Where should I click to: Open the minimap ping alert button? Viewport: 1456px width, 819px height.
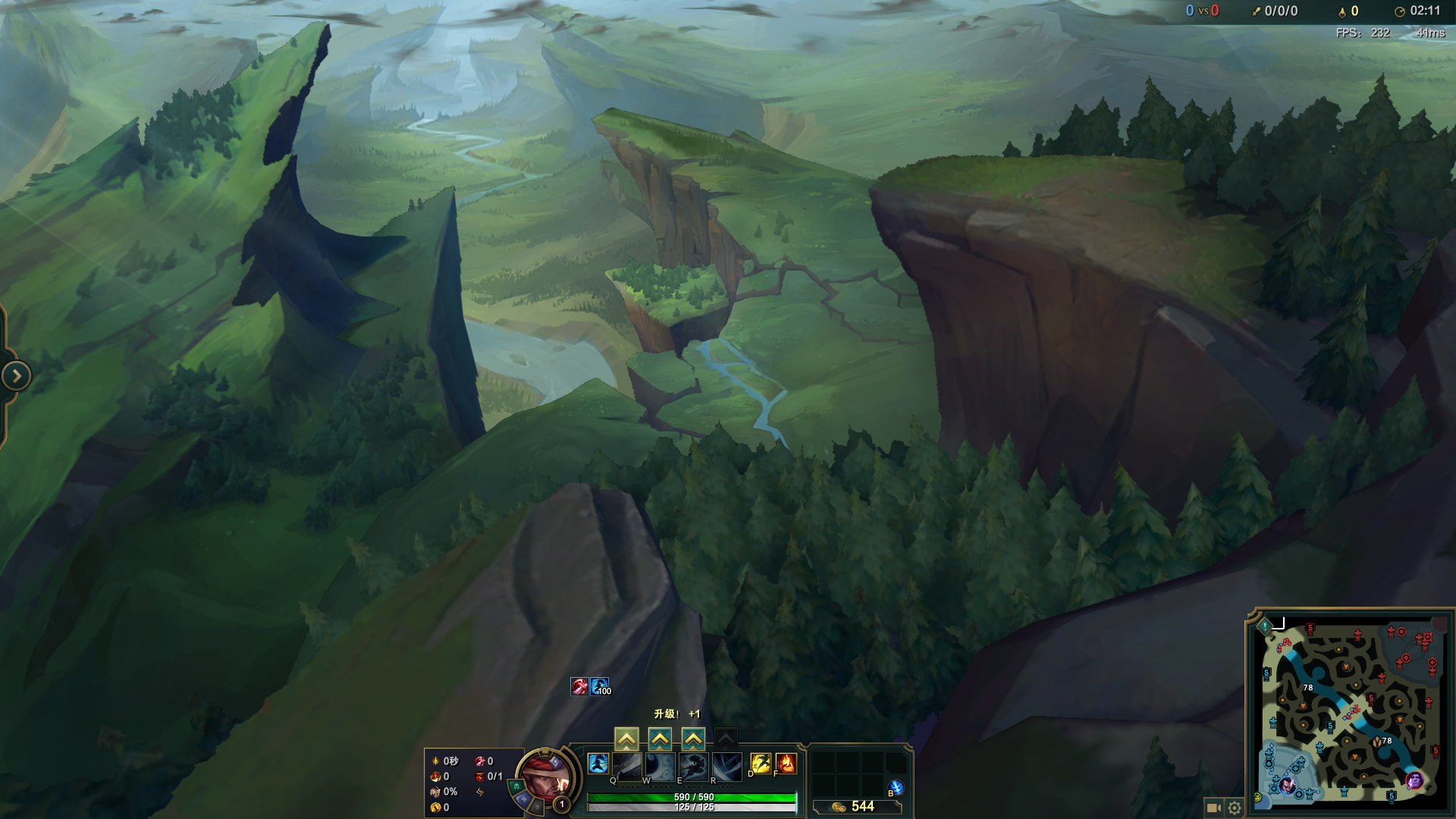point(1265,626)
